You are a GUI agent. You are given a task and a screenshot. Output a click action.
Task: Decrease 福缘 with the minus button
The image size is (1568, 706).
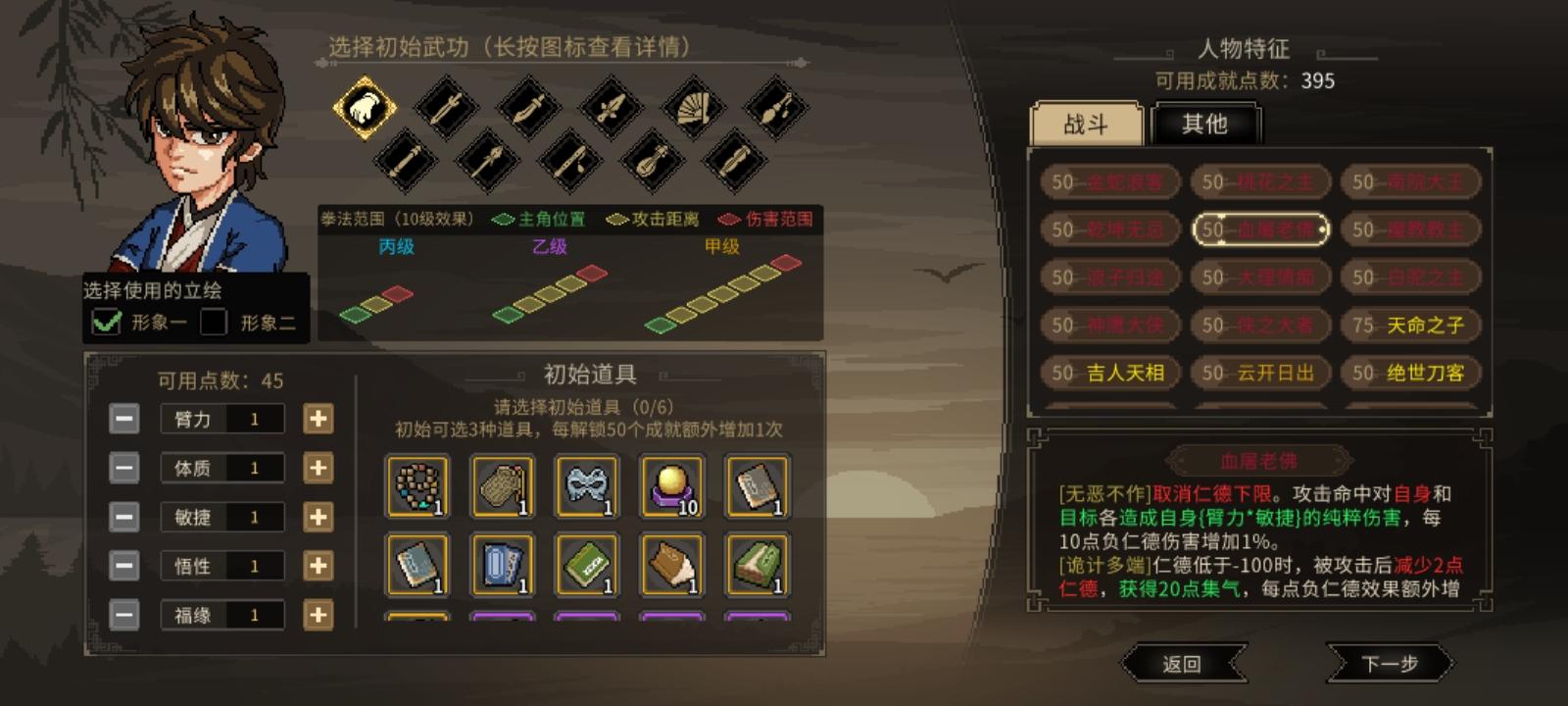click(x=122, y=615)
